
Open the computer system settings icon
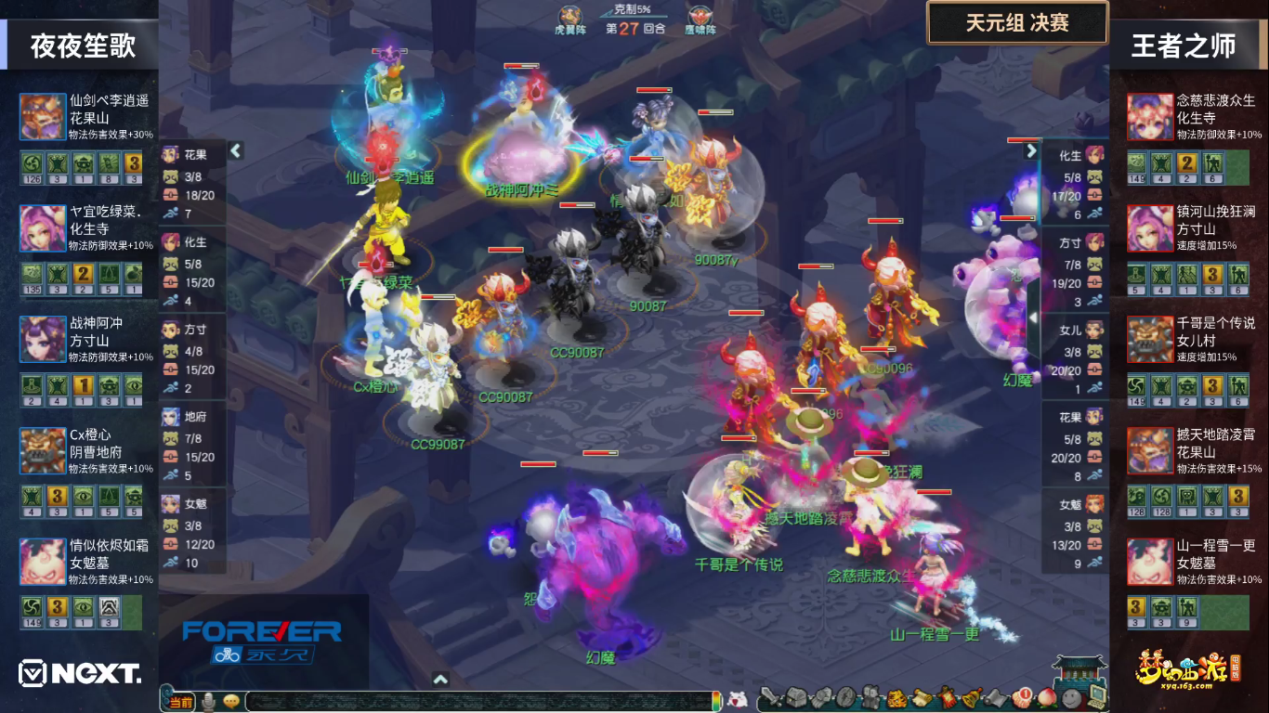pos(1096,694)
